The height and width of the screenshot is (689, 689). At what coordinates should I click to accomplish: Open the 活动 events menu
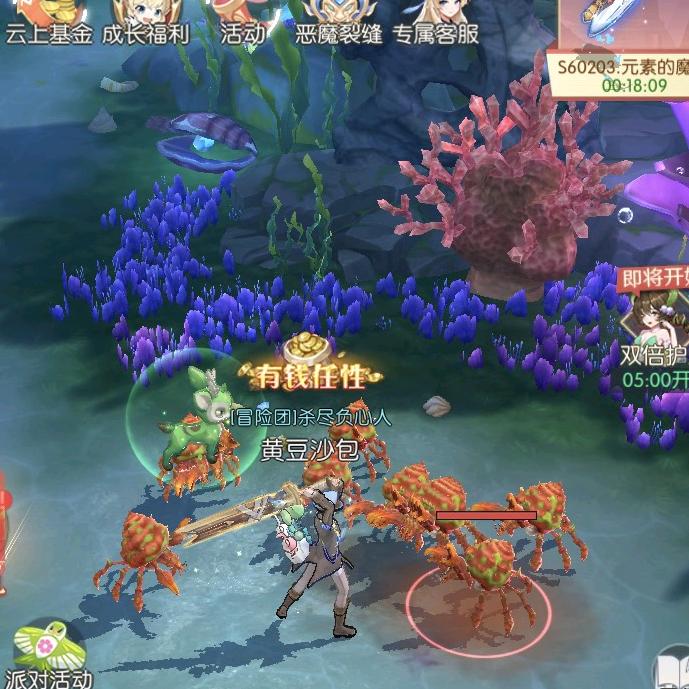(x=243, y=22)
